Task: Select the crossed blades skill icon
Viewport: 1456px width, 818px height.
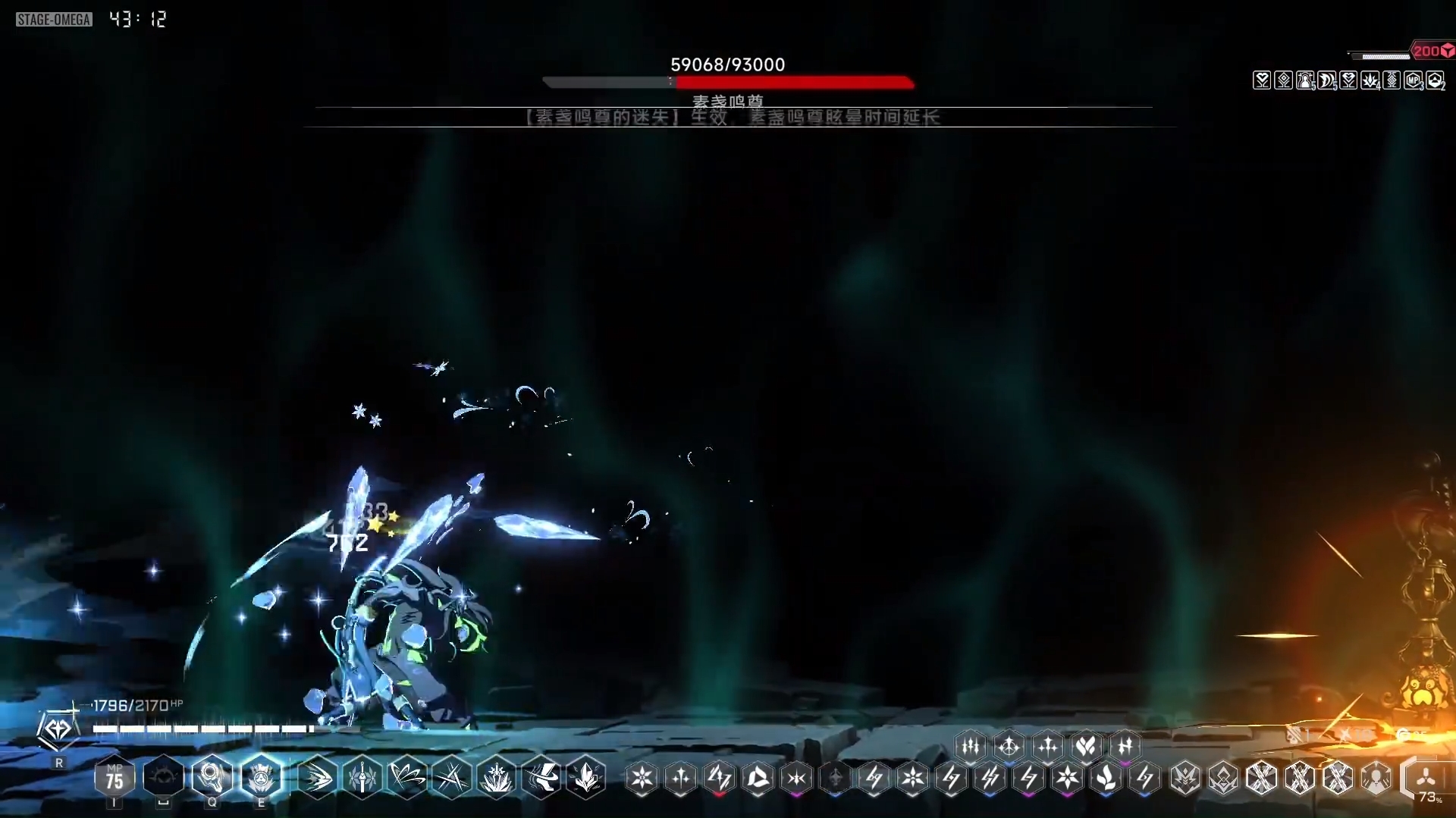Action: click(x=452, y=777)
